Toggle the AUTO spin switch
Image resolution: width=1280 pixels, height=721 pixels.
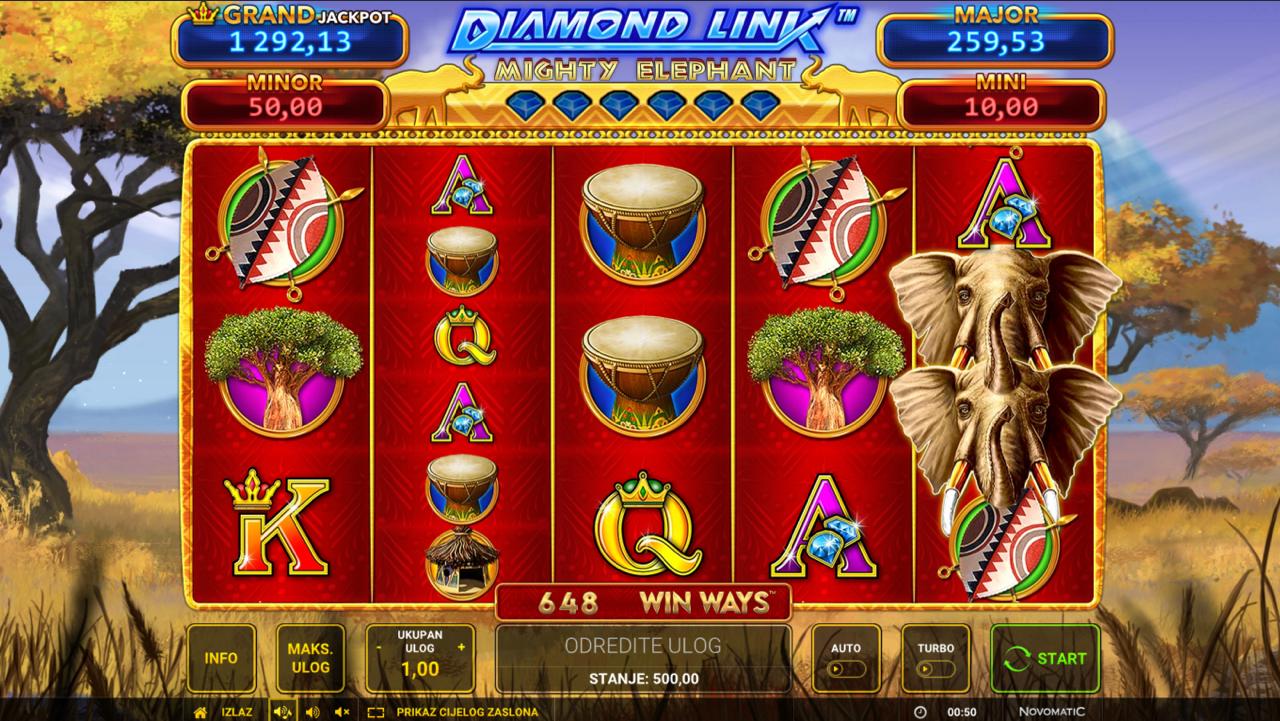(845, 668)
